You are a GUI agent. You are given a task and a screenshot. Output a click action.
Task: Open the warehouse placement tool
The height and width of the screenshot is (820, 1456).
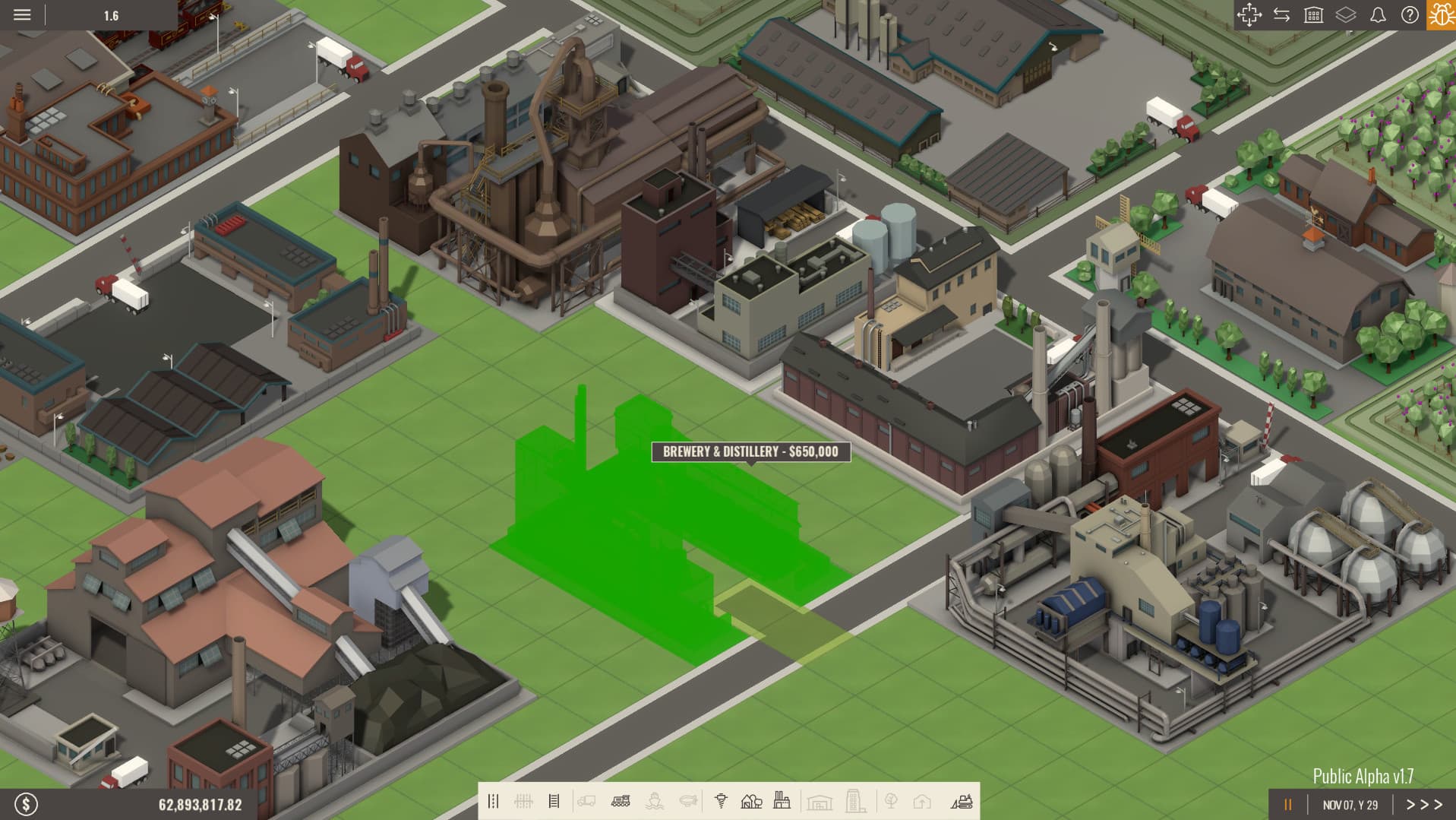click(x=818, y=800)
